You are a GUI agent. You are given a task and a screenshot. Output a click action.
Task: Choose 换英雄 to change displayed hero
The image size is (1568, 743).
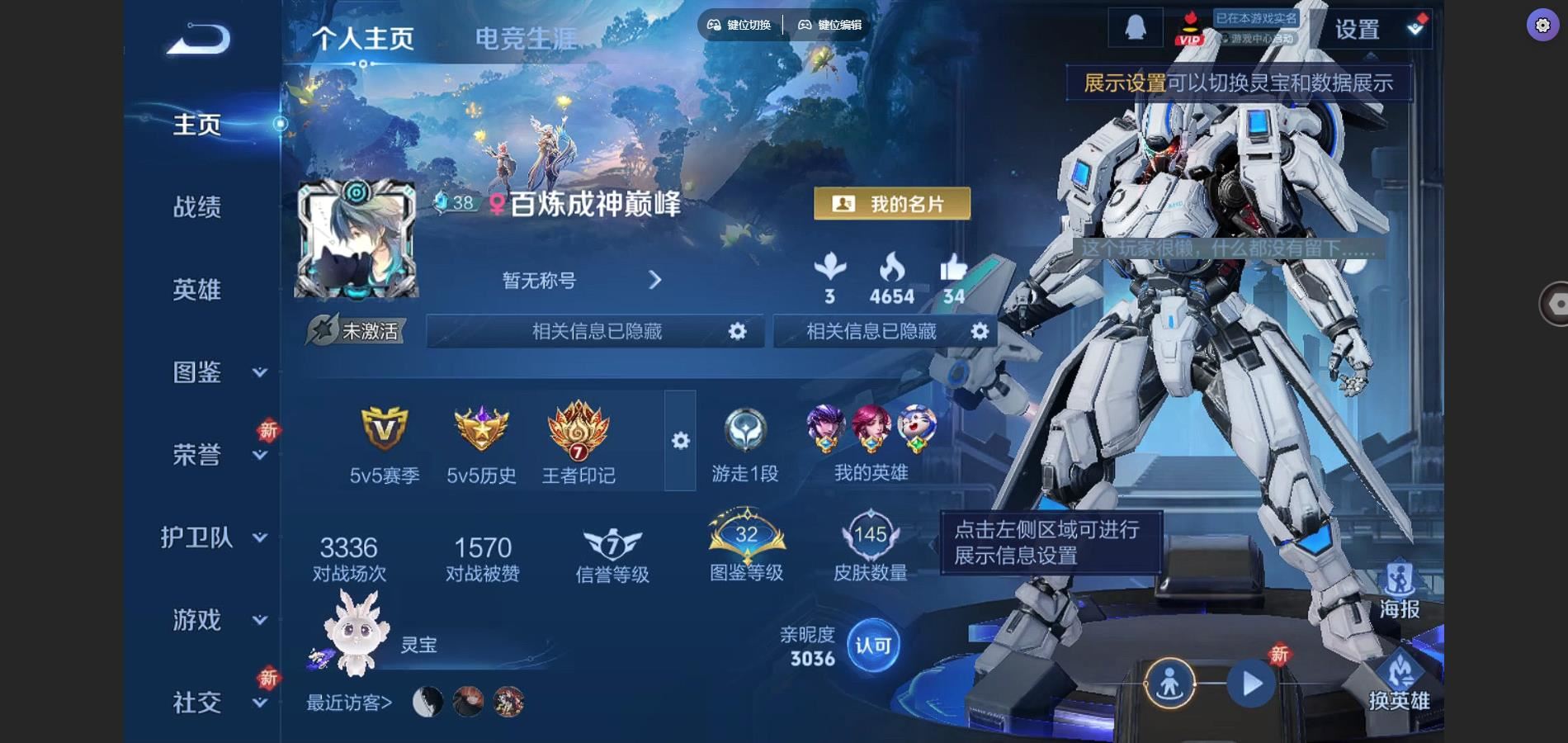click(1399, 682)
